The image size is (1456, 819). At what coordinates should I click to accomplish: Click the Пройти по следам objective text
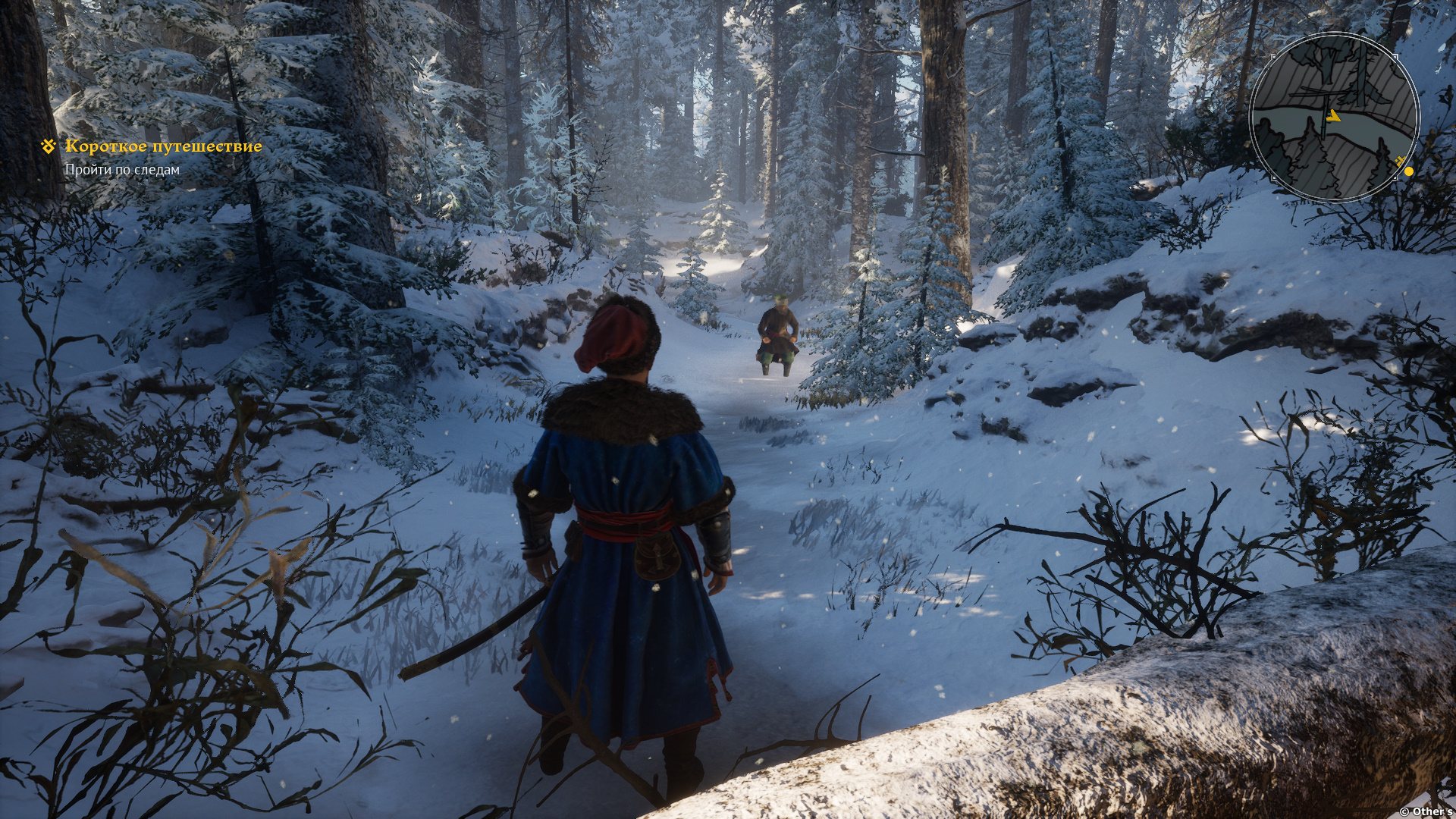point(122,170)
